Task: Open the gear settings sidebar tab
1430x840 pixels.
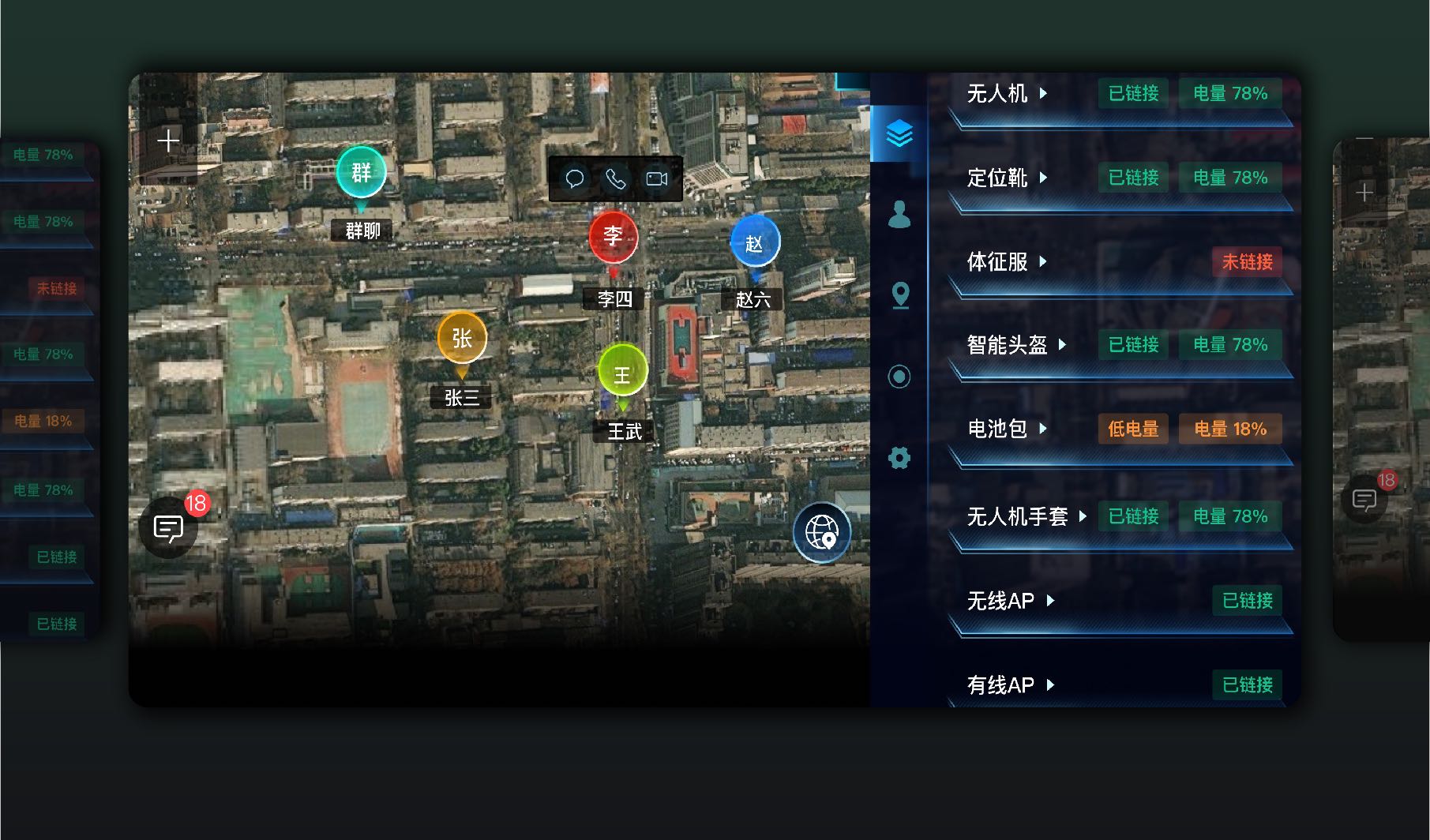Action: (899, 458)
